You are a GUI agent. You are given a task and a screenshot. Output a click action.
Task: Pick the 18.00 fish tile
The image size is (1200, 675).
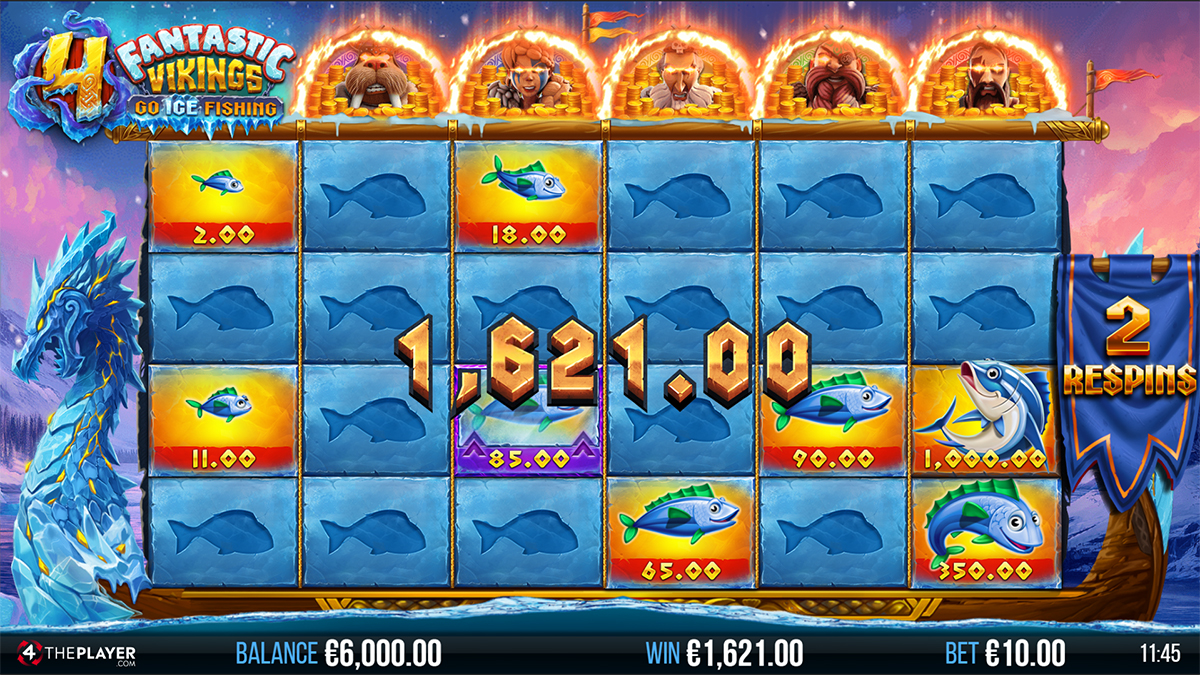[527, 196]
